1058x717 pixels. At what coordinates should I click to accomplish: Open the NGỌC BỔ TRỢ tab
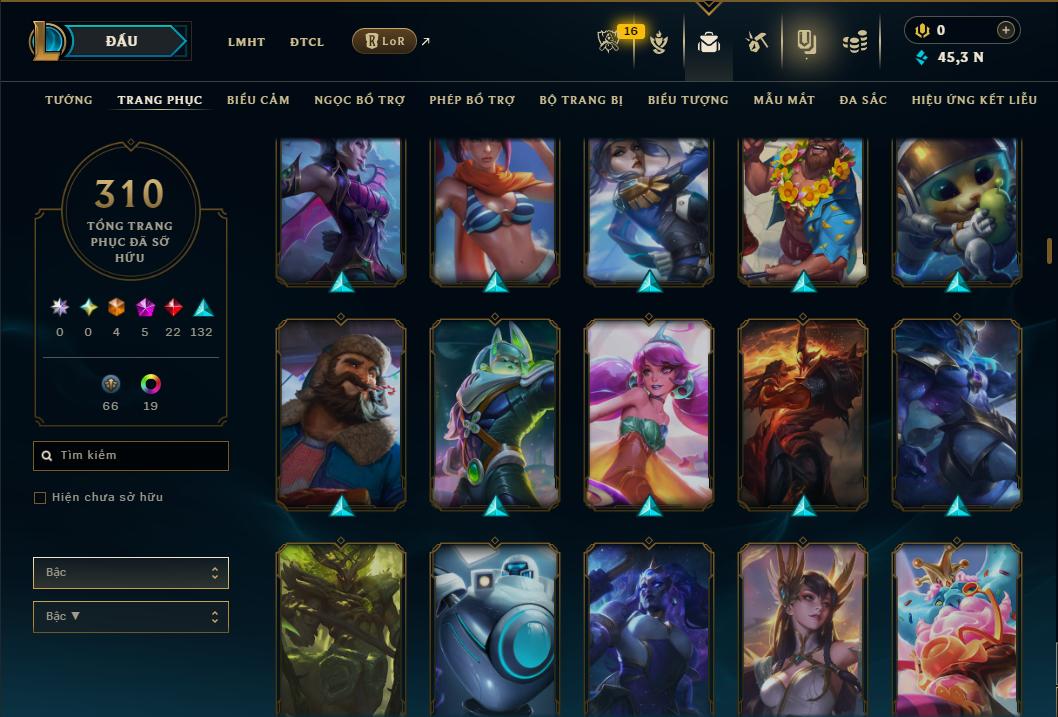[359, 100]
